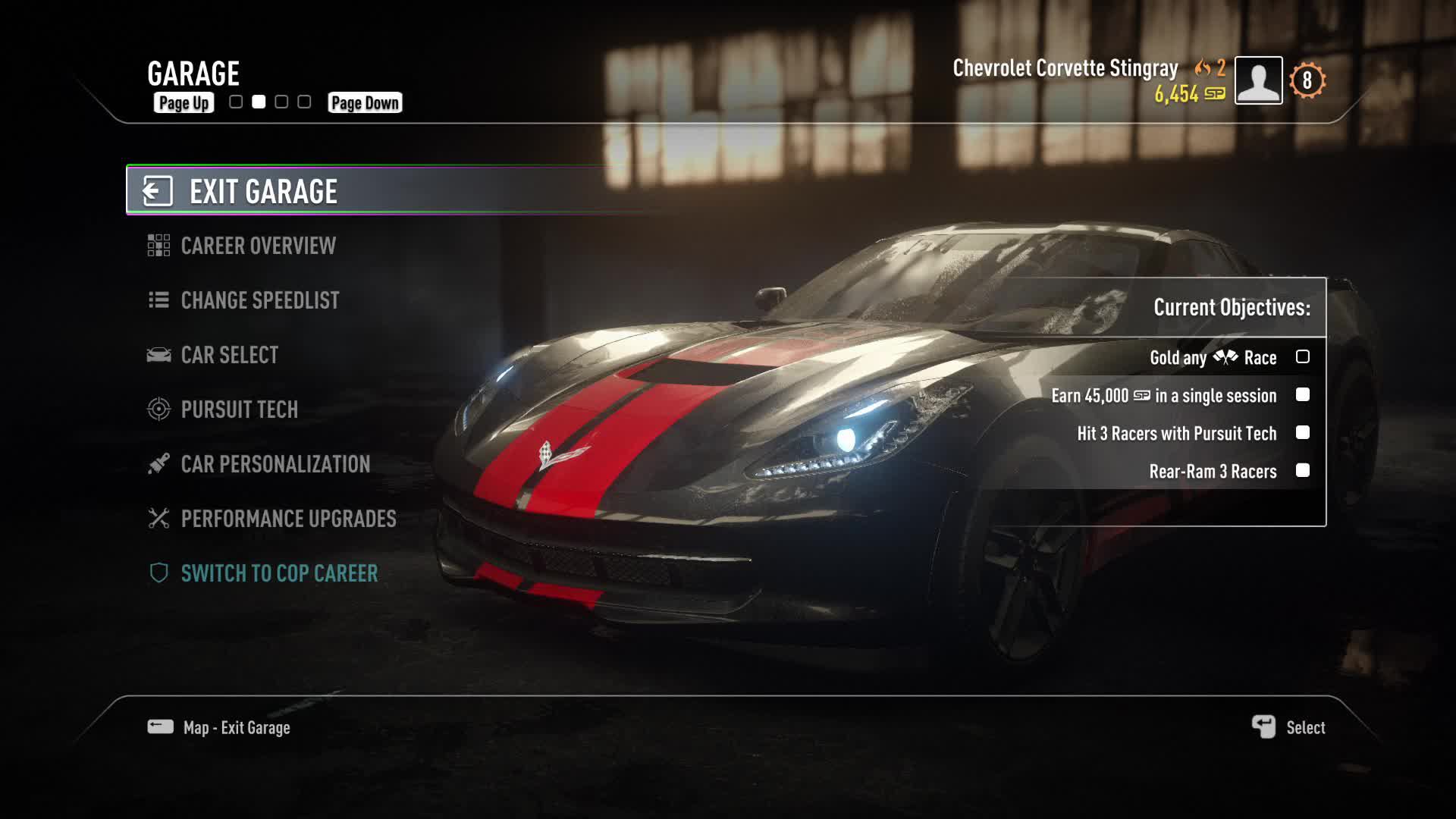Viewport: 1456px width, 819px height.
Task: Open the Current Objectives panel header
Action: click(1231, 307)
